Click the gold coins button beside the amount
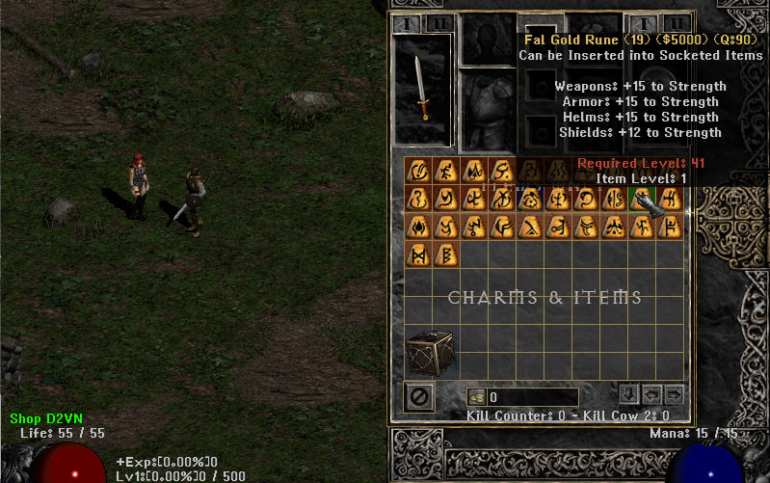 point(477,397)
